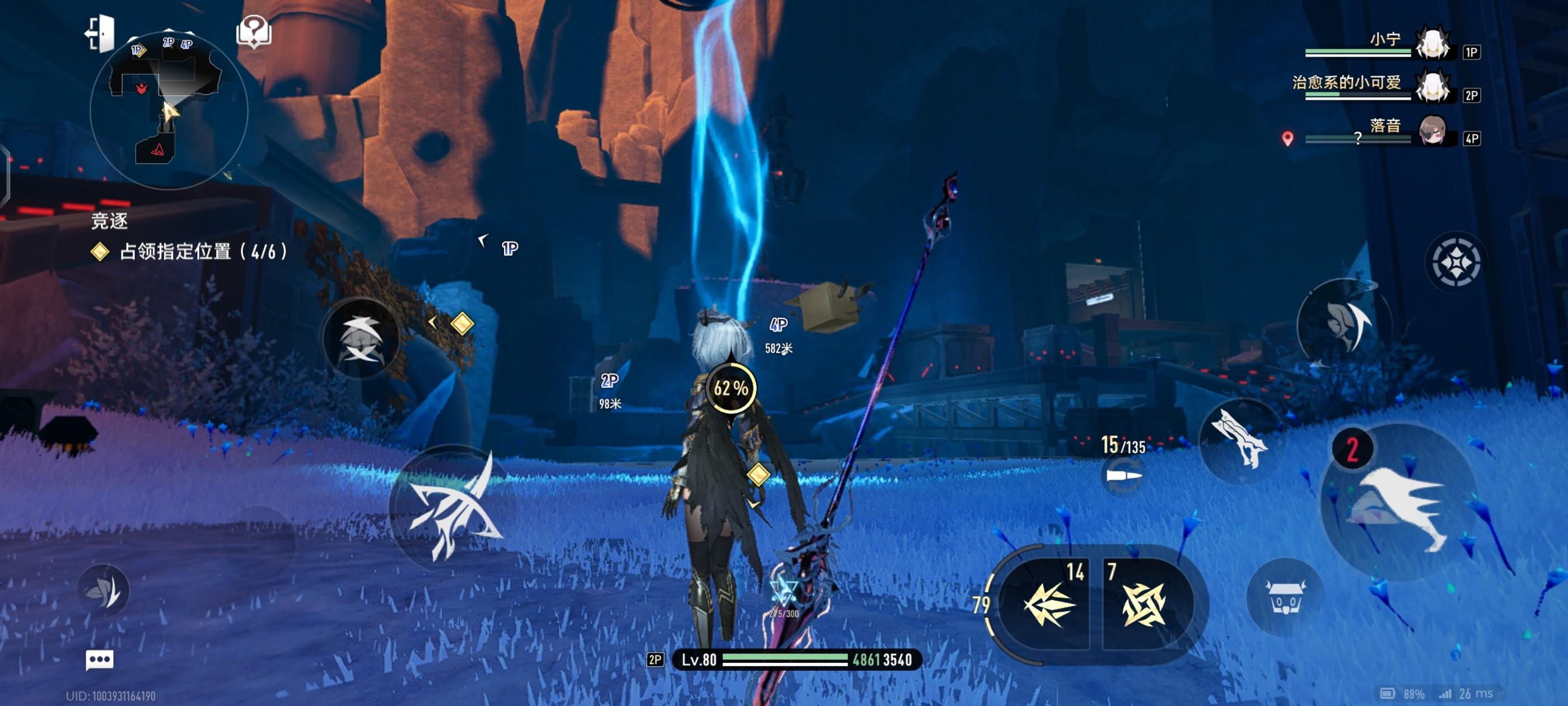Open the question mark help bubble

coord(254,31)
